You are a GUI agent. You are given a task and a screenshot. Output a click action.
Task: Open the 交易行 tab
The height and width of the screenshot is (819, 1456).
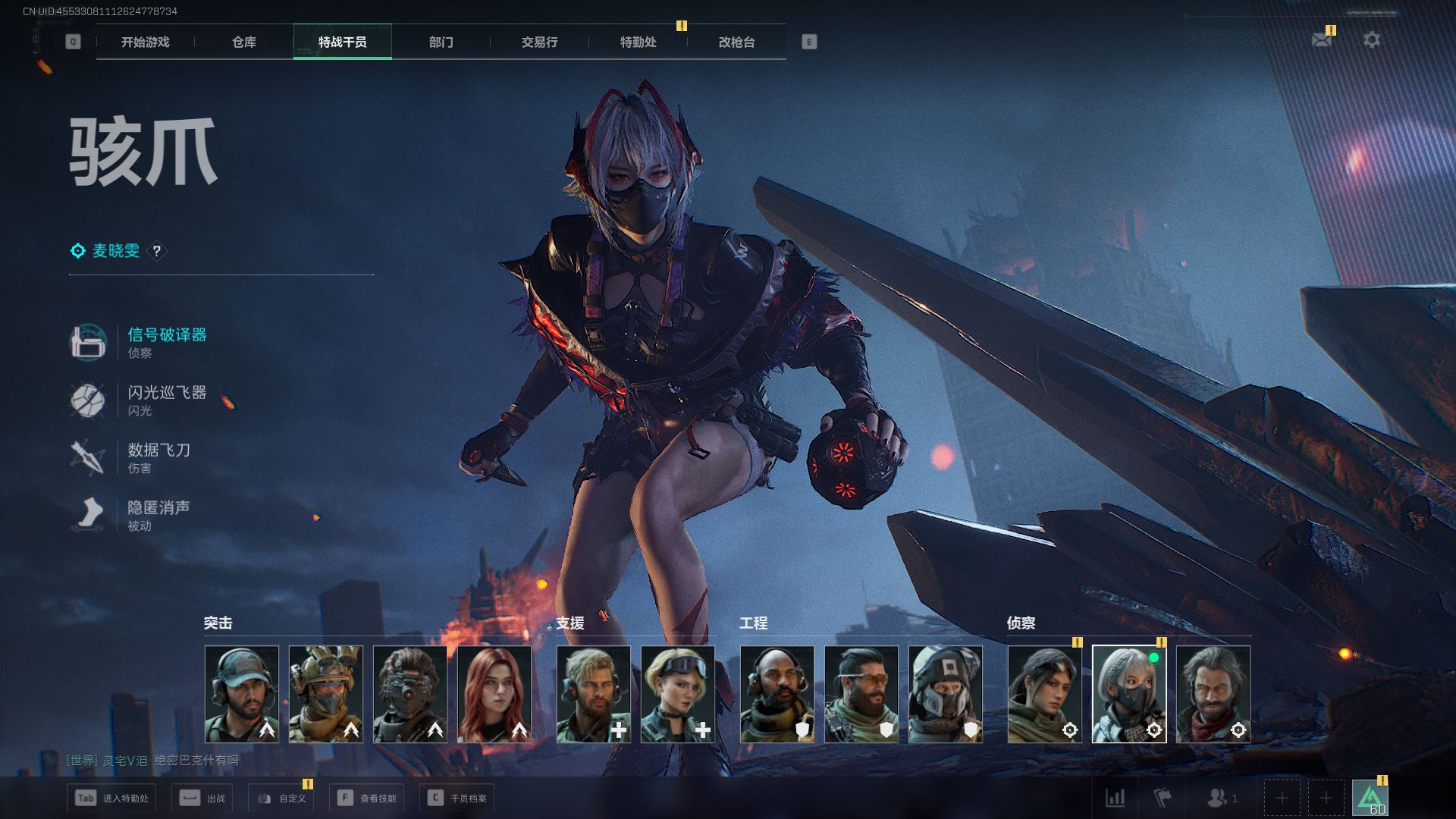[x=539, y=42]
